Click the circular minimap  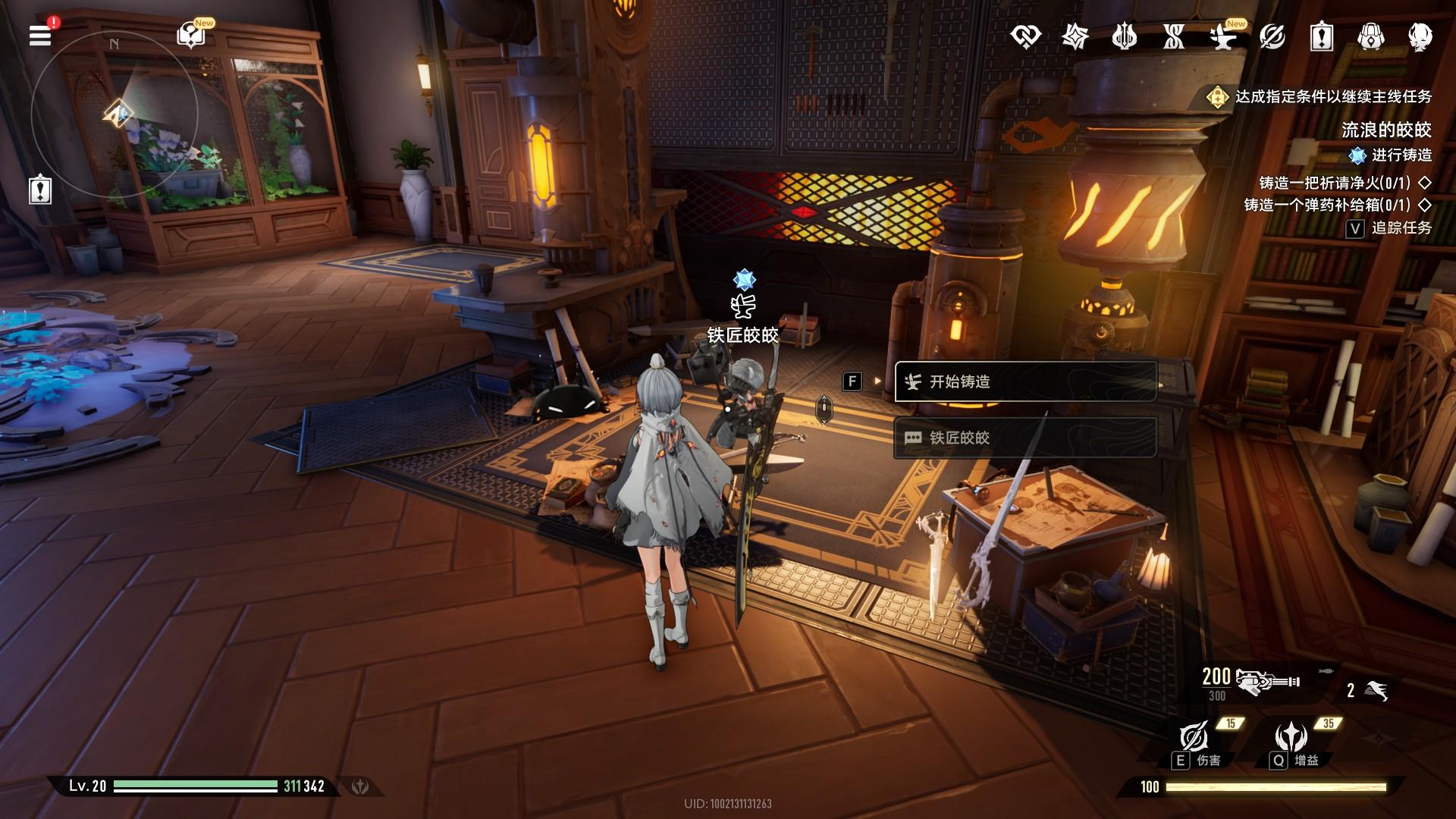(114, 114)
